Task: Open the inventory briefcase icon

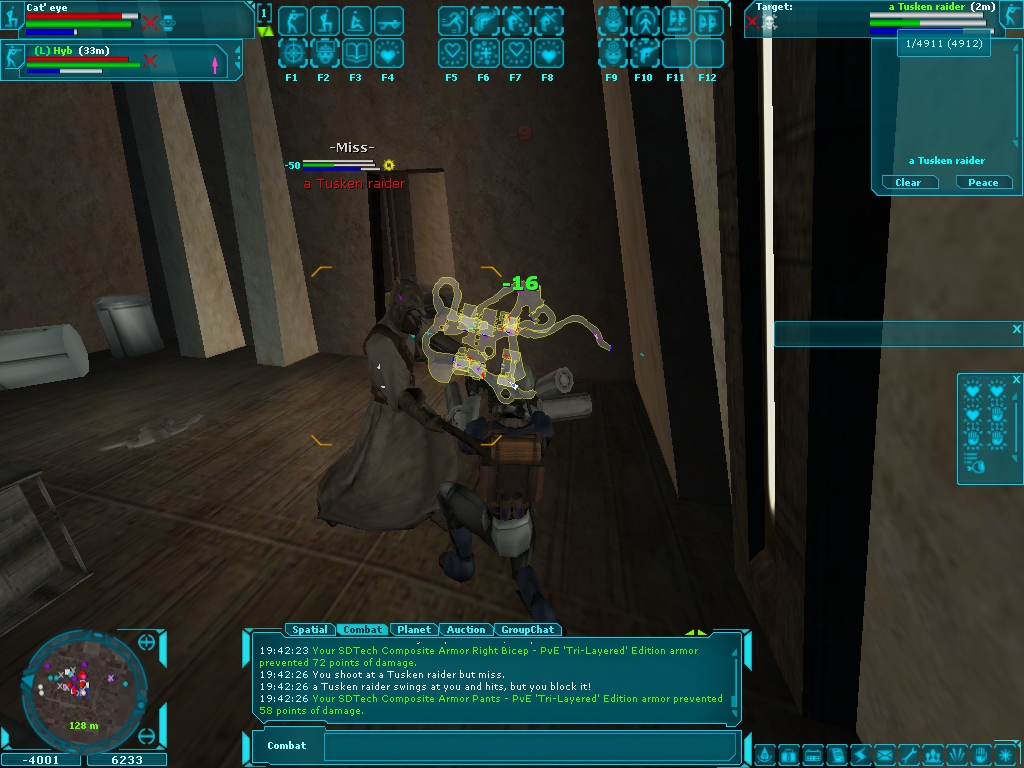Action: point(788,754)
